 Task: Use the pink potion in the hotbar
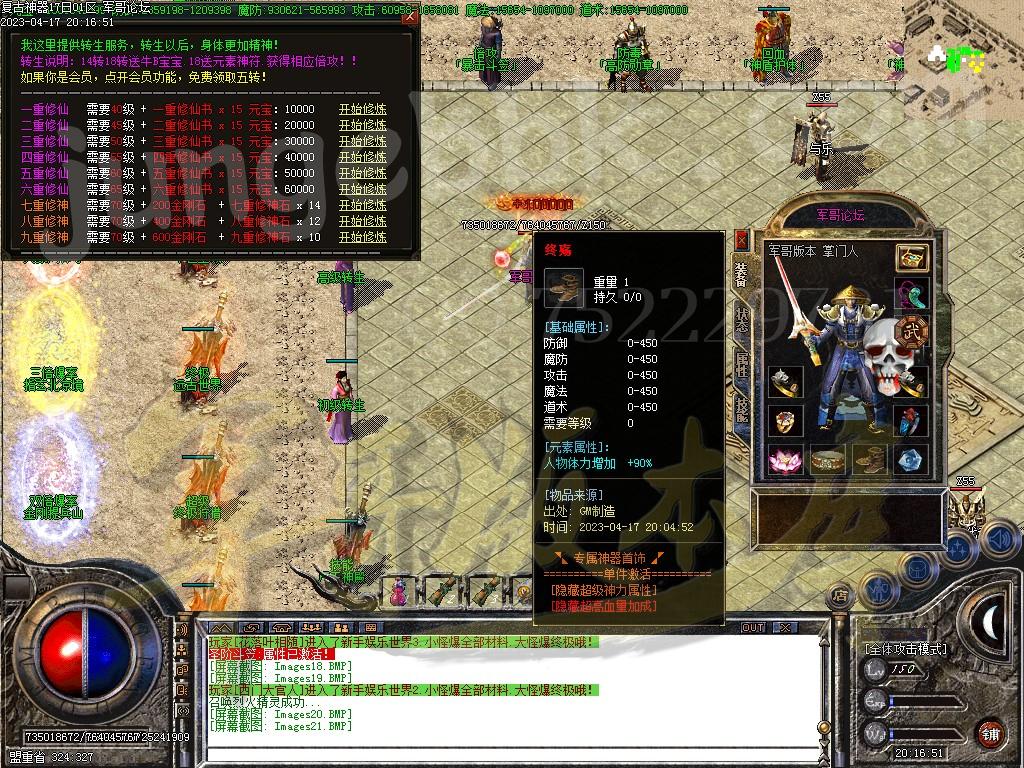click(x=398, y=590)
